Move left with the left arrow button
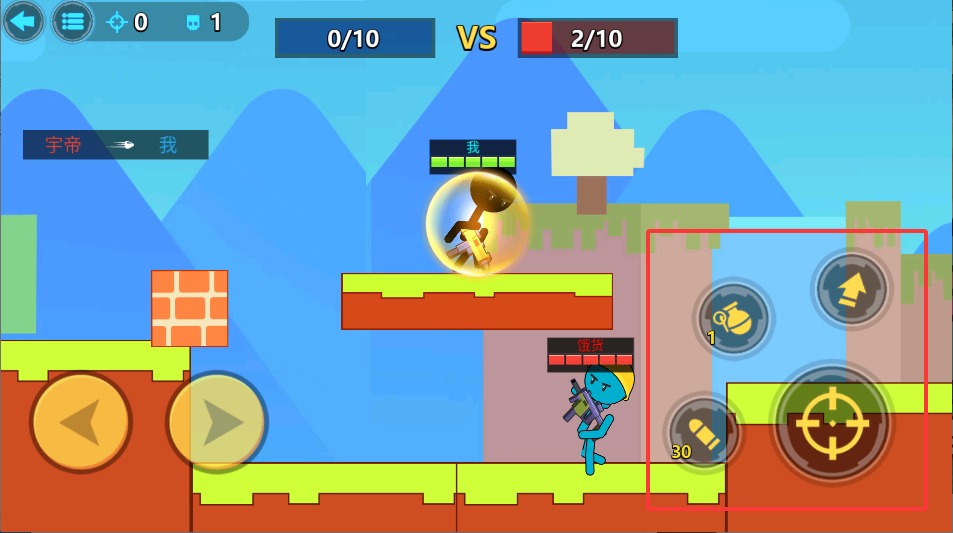Screen dimensions: 953x533 point(80,422)
